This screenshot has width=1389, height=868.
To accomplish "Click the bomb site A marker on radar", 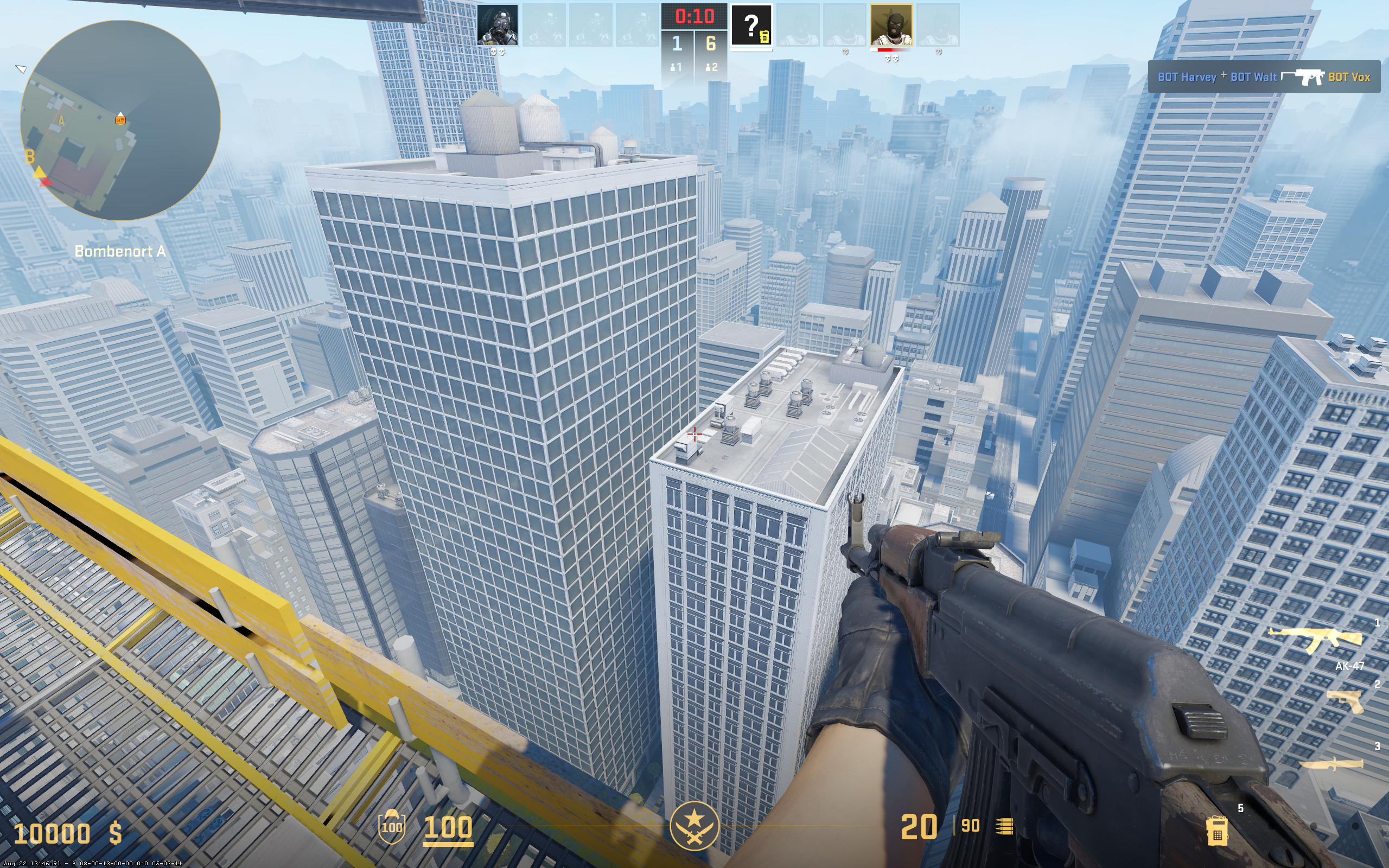I will pos(61,120).
